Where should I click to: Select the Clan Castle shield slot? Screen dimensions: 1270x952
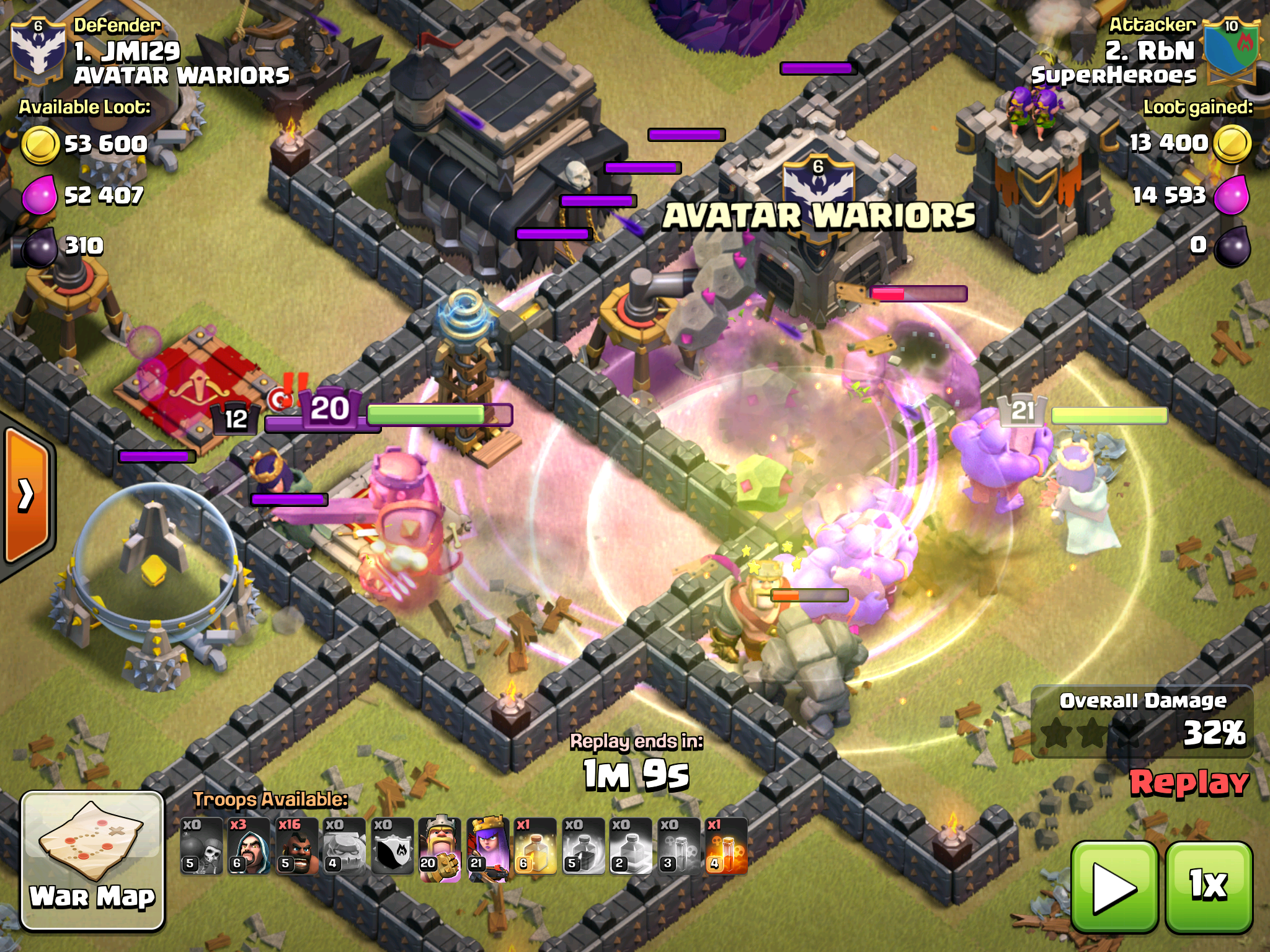pos(392,847)
